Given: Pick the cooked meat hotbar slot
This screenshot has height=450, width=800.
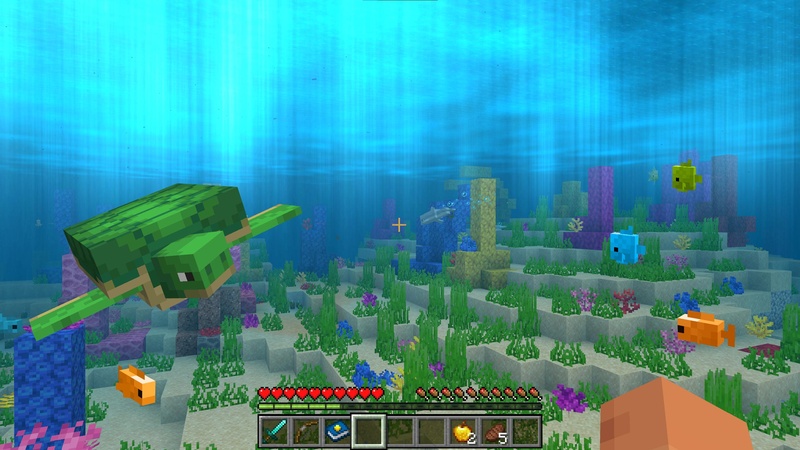Looking at the screenshot, I should (x=494, y=431).
